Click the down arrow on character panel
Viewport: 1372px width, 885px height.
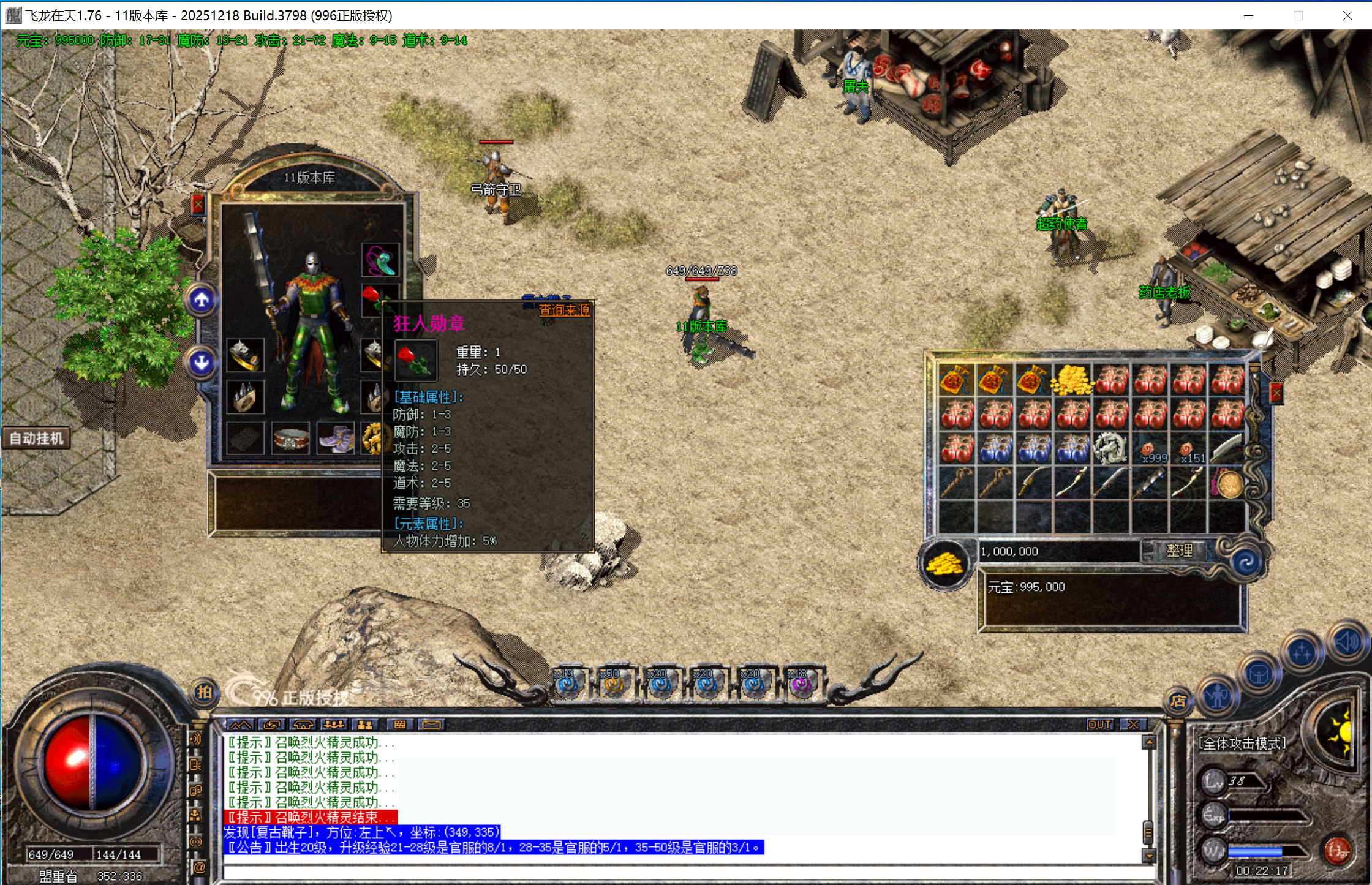(202, 363)
